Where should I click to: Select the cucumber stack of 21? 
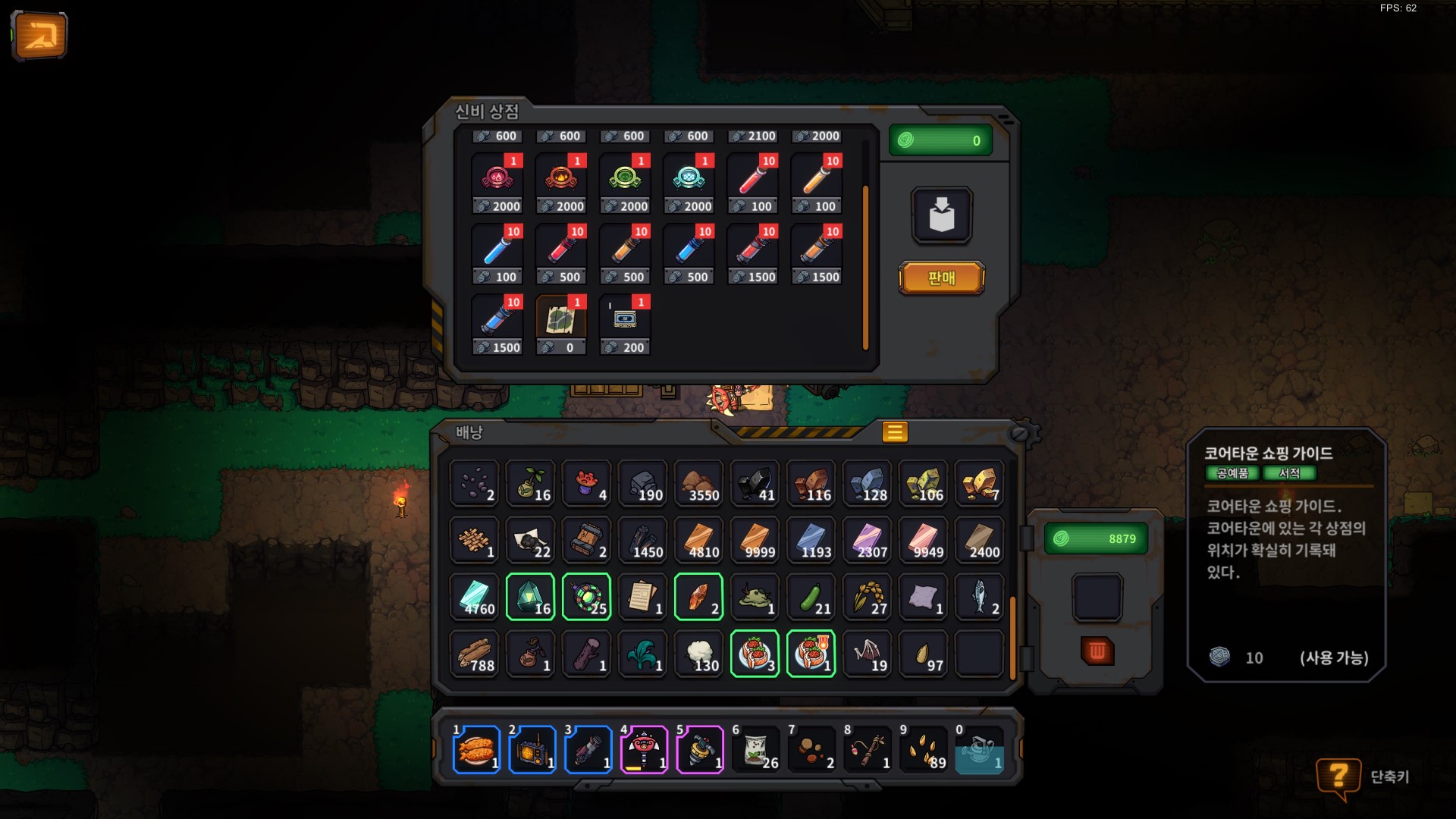click(811, 597)
